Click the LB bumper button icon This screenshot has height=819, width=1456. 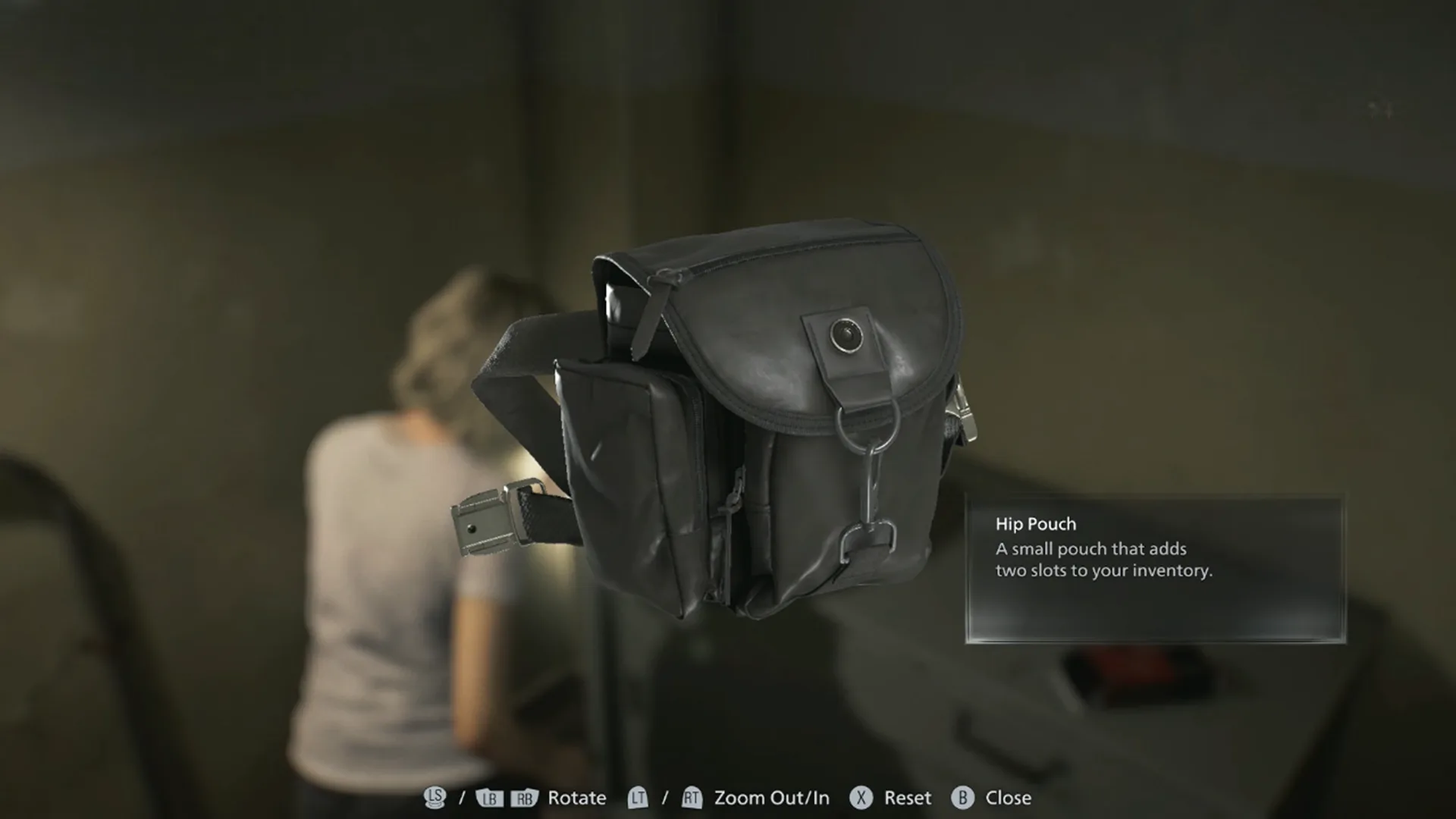click(489, 798)
